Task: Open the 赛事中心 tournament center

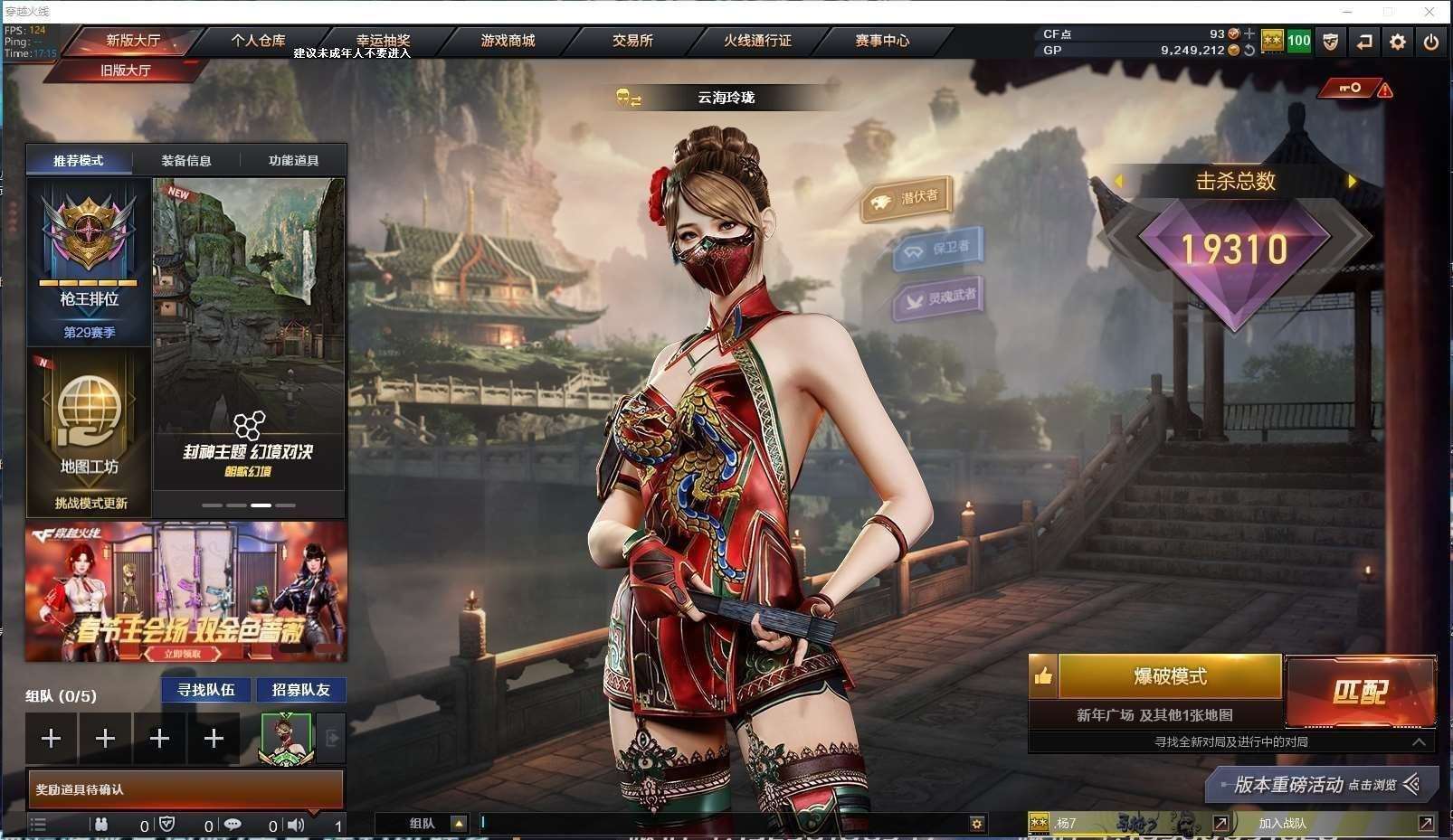Action: (x=882, y=41)
